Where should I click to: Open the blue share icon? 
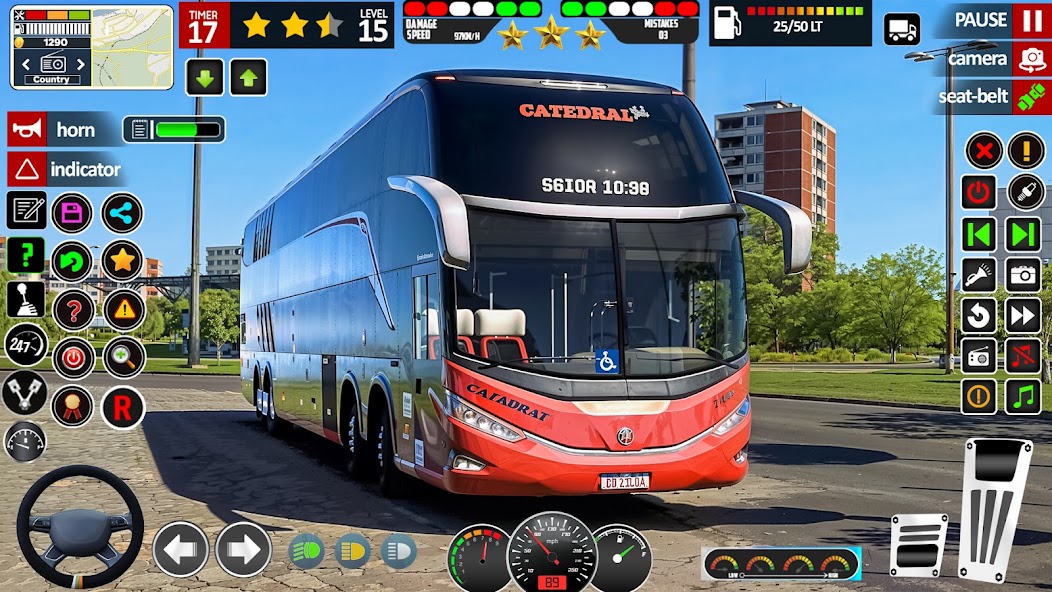122,213
